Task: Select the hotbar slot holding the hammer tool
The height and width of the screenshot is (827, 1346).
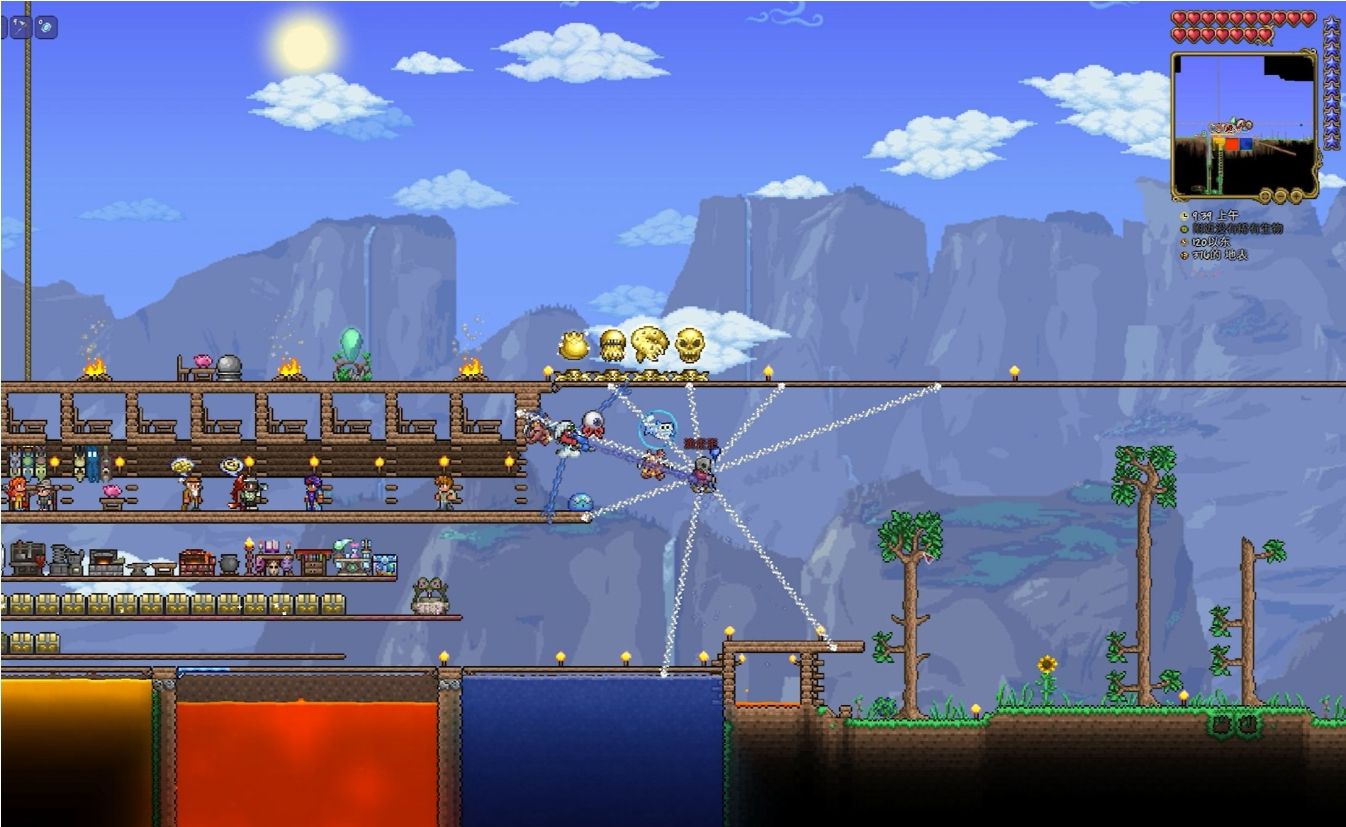Action: point(21,27)
